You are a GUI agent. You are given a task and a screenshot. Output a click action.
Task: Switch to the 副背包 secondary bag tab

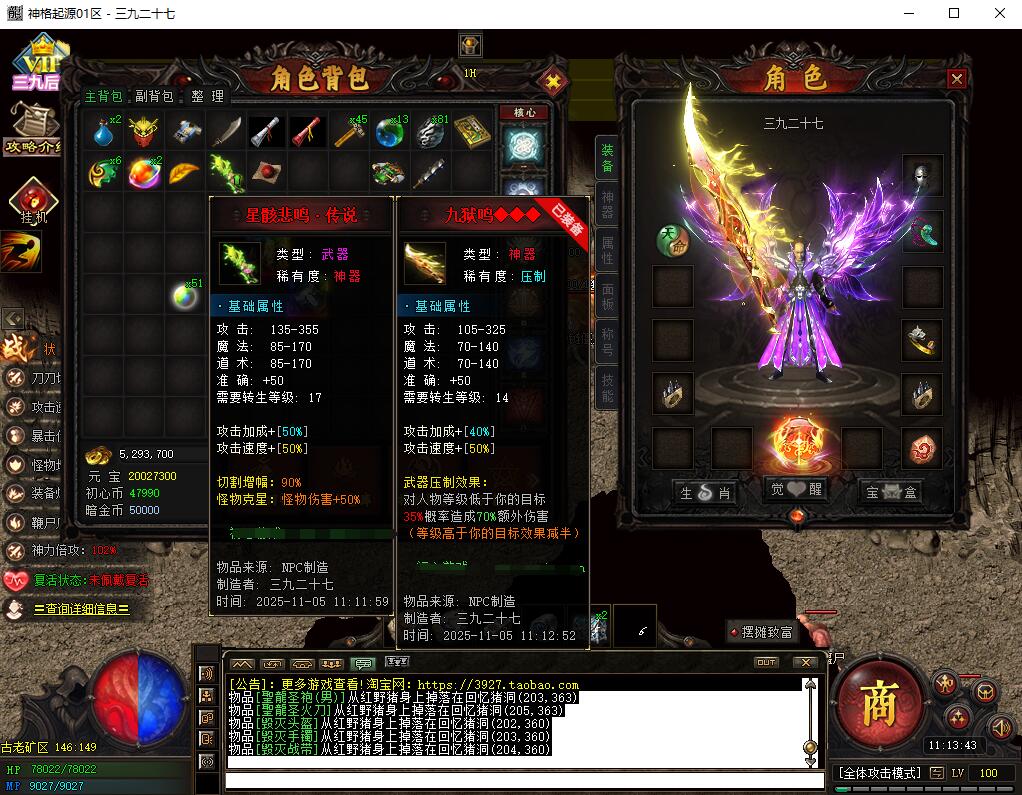tap(155, 97)
